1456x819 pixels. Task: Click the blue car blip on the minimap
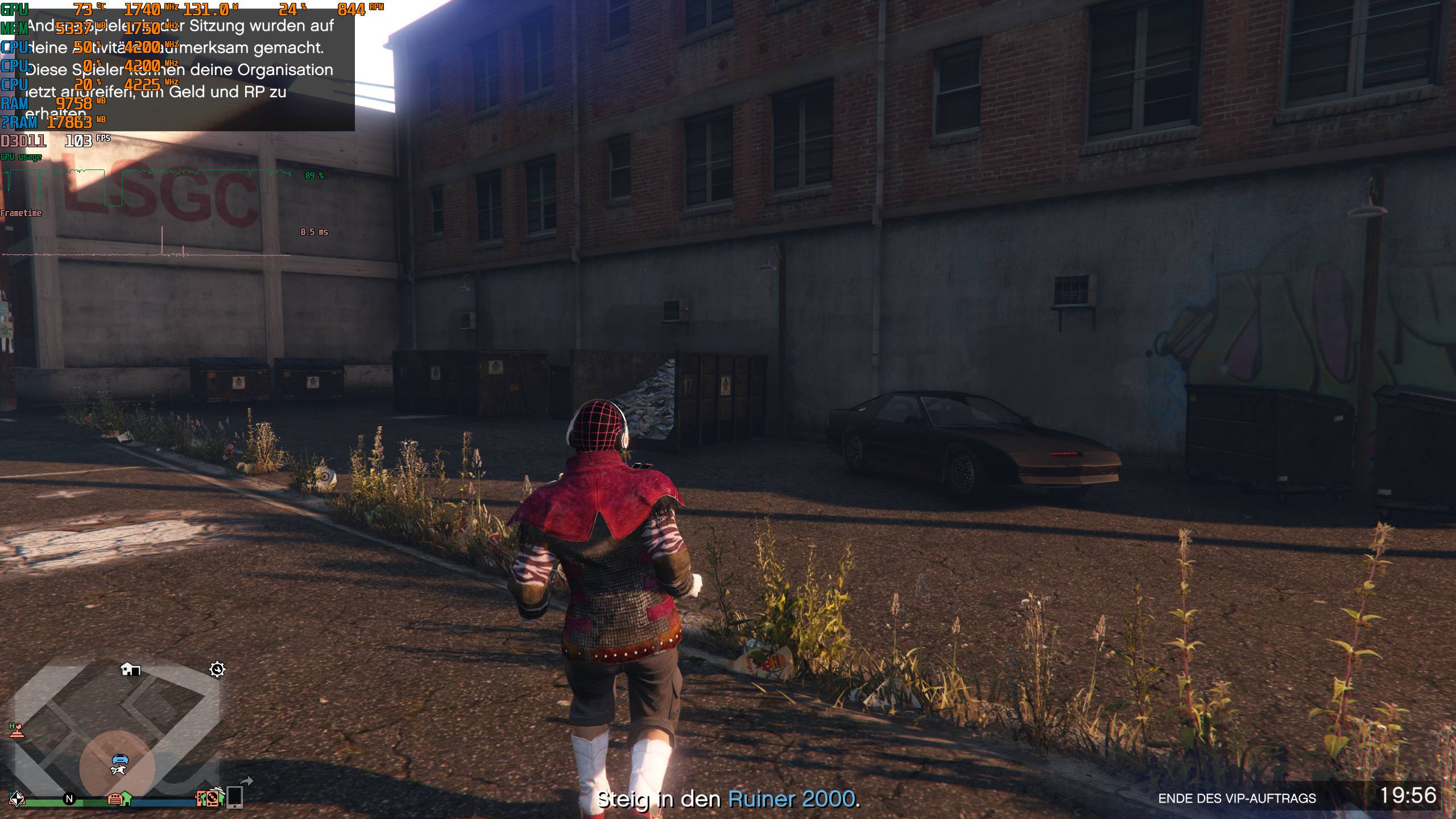coord(121,760)
